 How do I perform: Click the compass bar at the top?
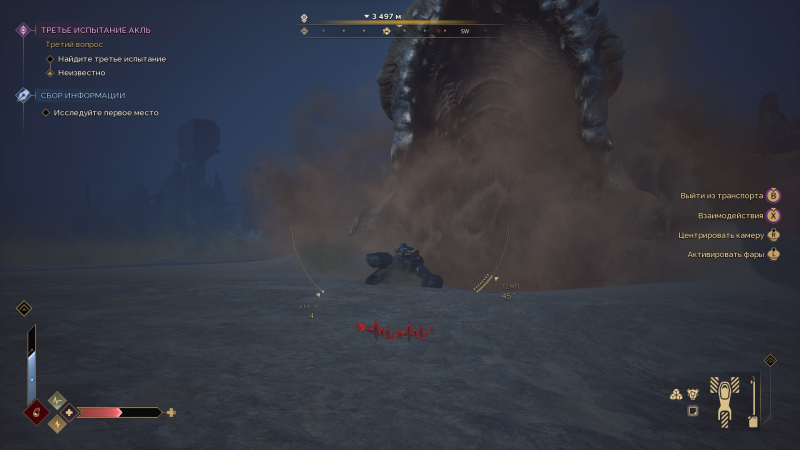click(x=400, y=31)
